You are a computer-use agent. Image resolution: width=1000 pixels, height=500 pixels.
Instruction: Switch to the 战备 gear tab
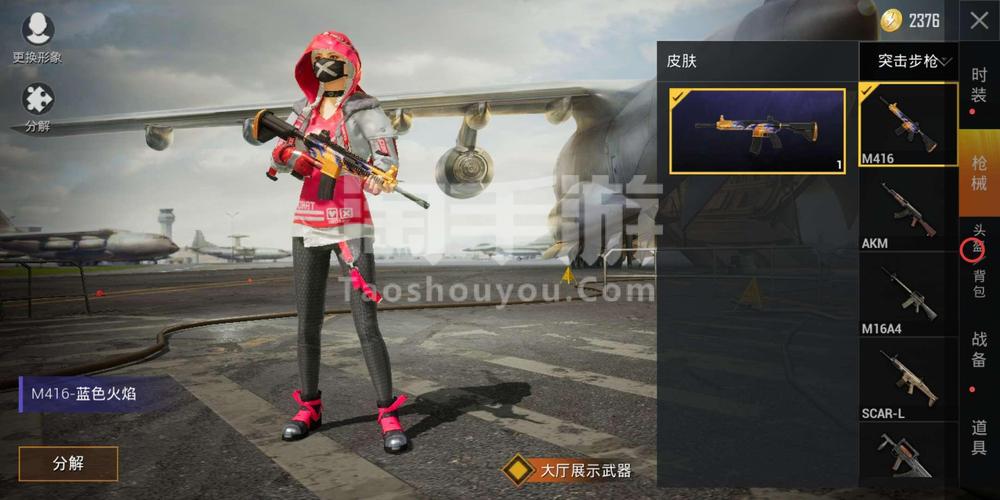979,349
